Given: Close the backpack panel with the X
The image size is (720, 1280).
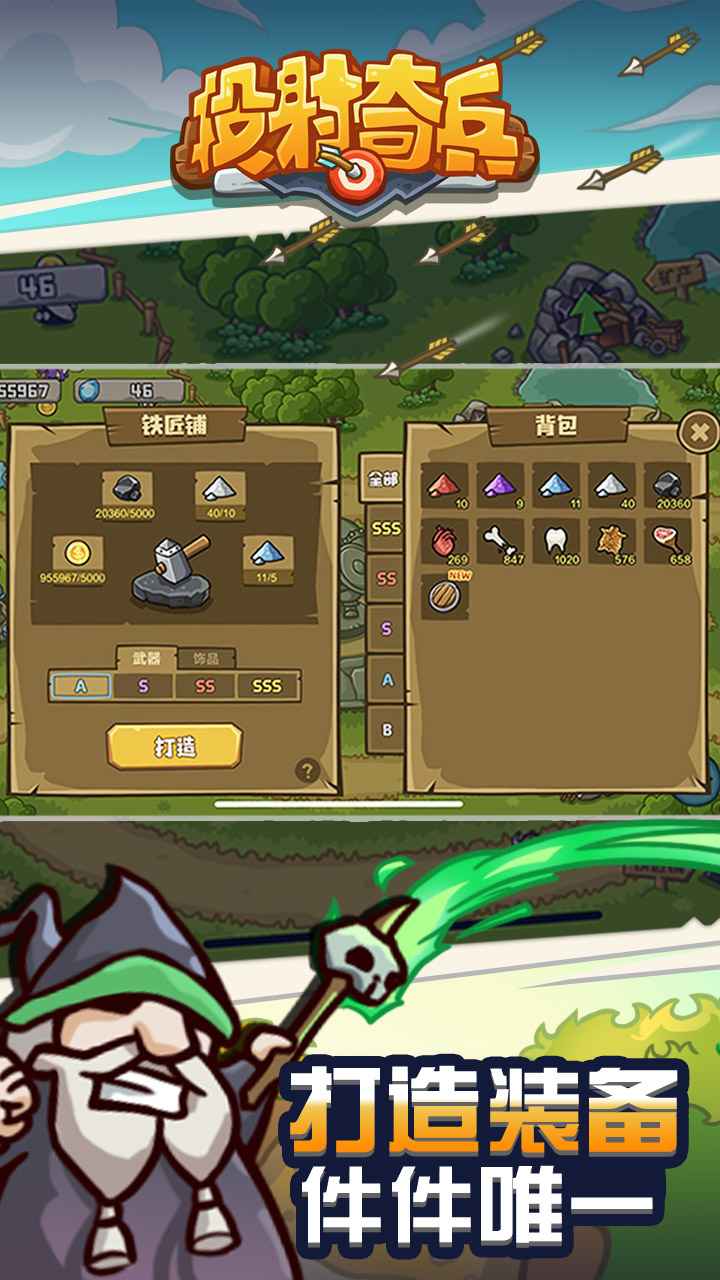Looking at the screenshot, I should click(699, 432).
